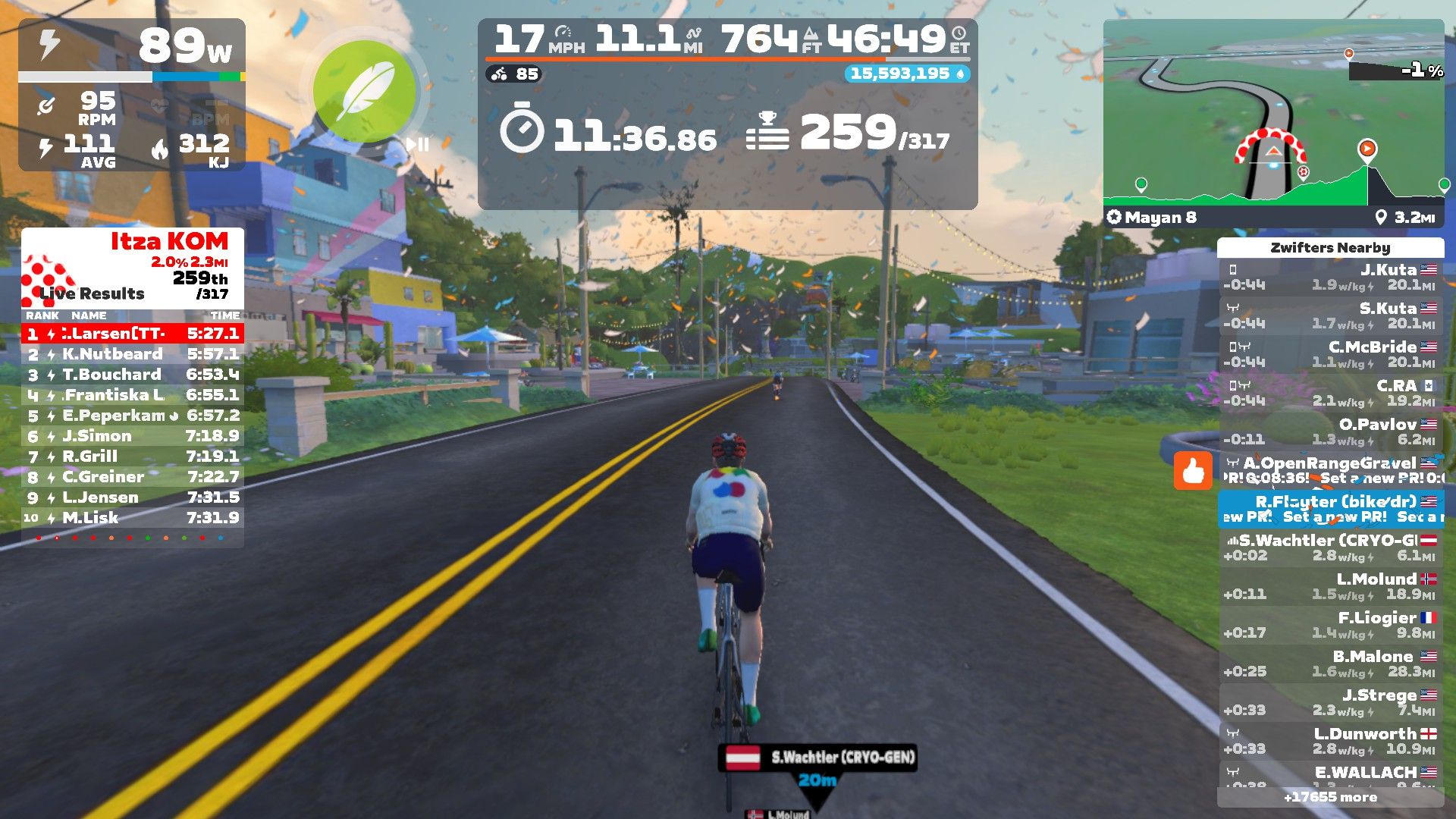This screenshot has height=819, width=1456.
Task: Select S.Kuta in Zwifters Nearby
Action: click(1331, 316)
